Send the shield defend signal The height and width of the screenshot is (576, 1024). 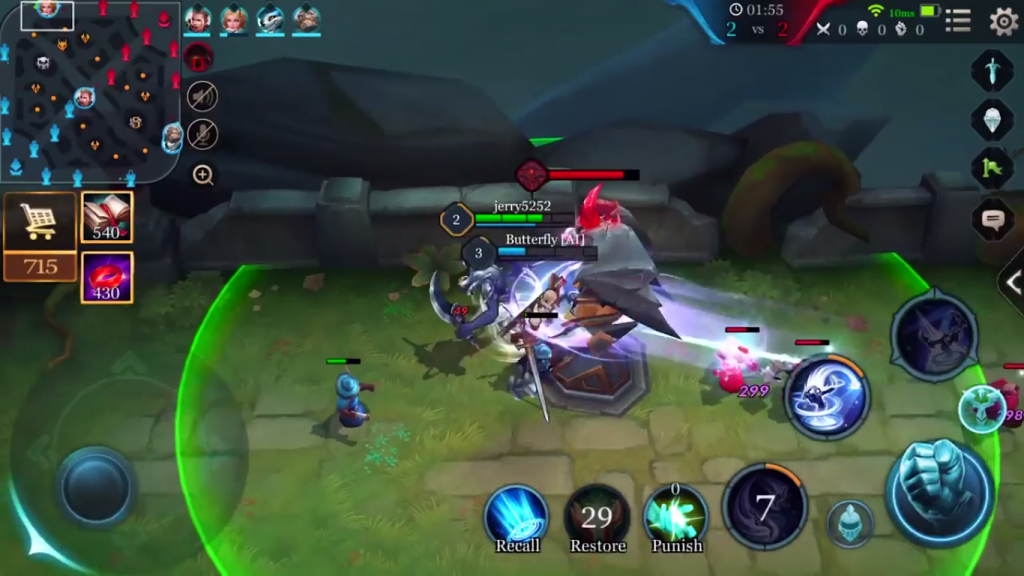point(992,119)
